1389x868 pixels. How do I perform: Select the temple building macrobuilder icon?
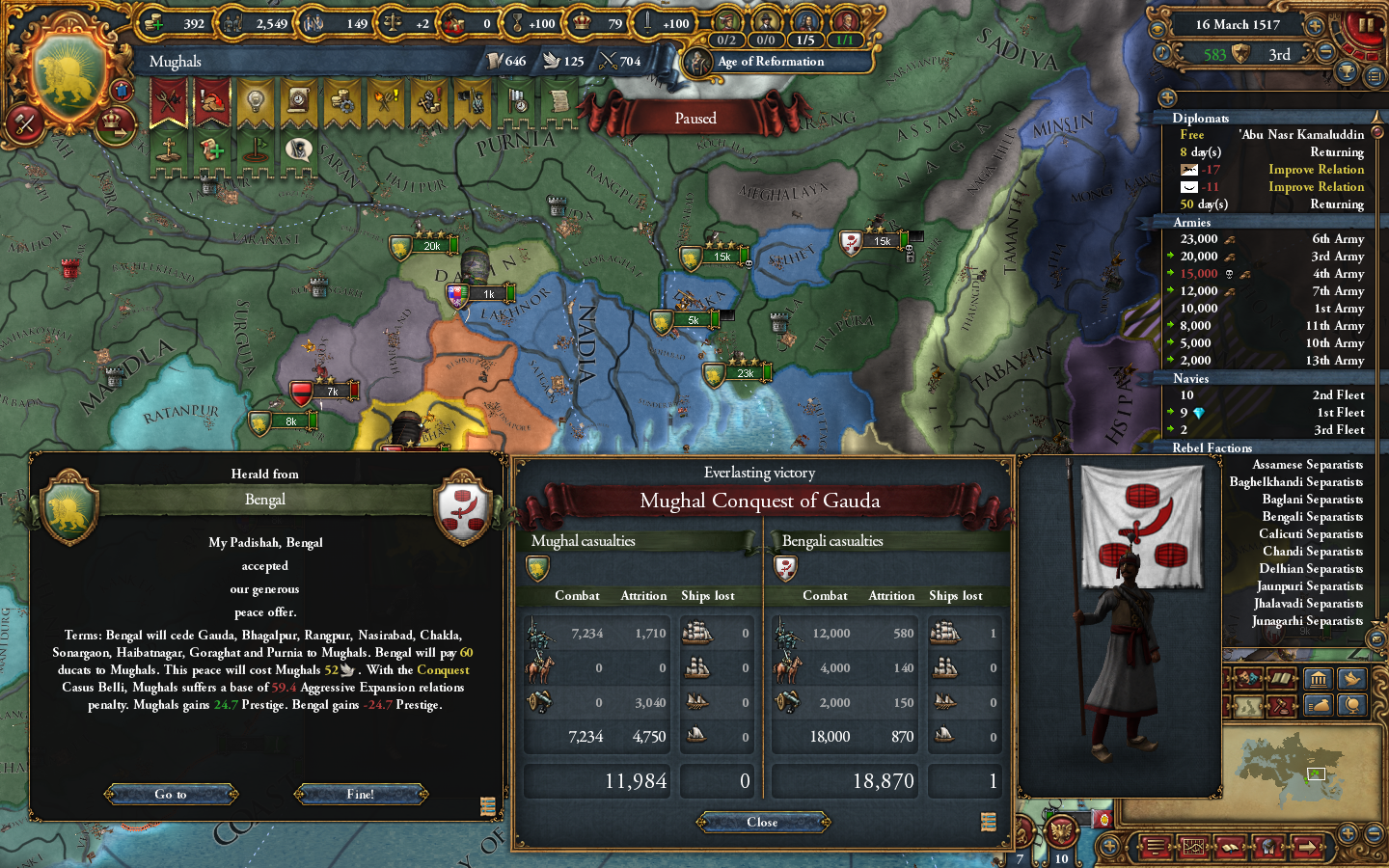1319,679
